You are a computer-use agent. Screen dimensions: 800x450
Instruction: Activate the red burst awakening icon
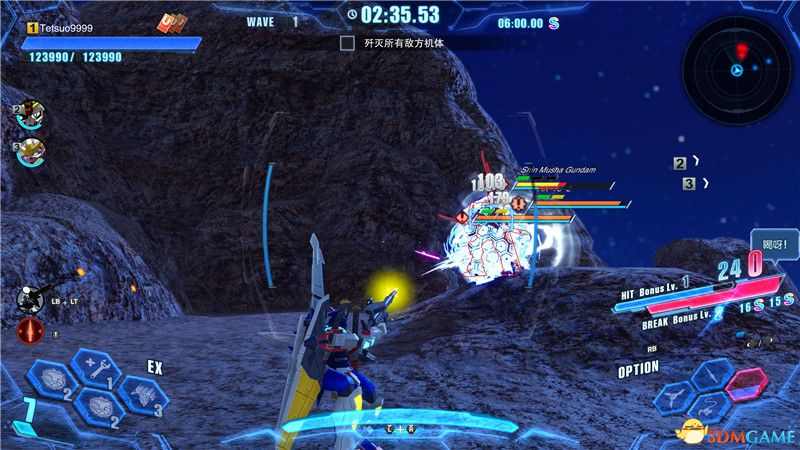(30, 330)
